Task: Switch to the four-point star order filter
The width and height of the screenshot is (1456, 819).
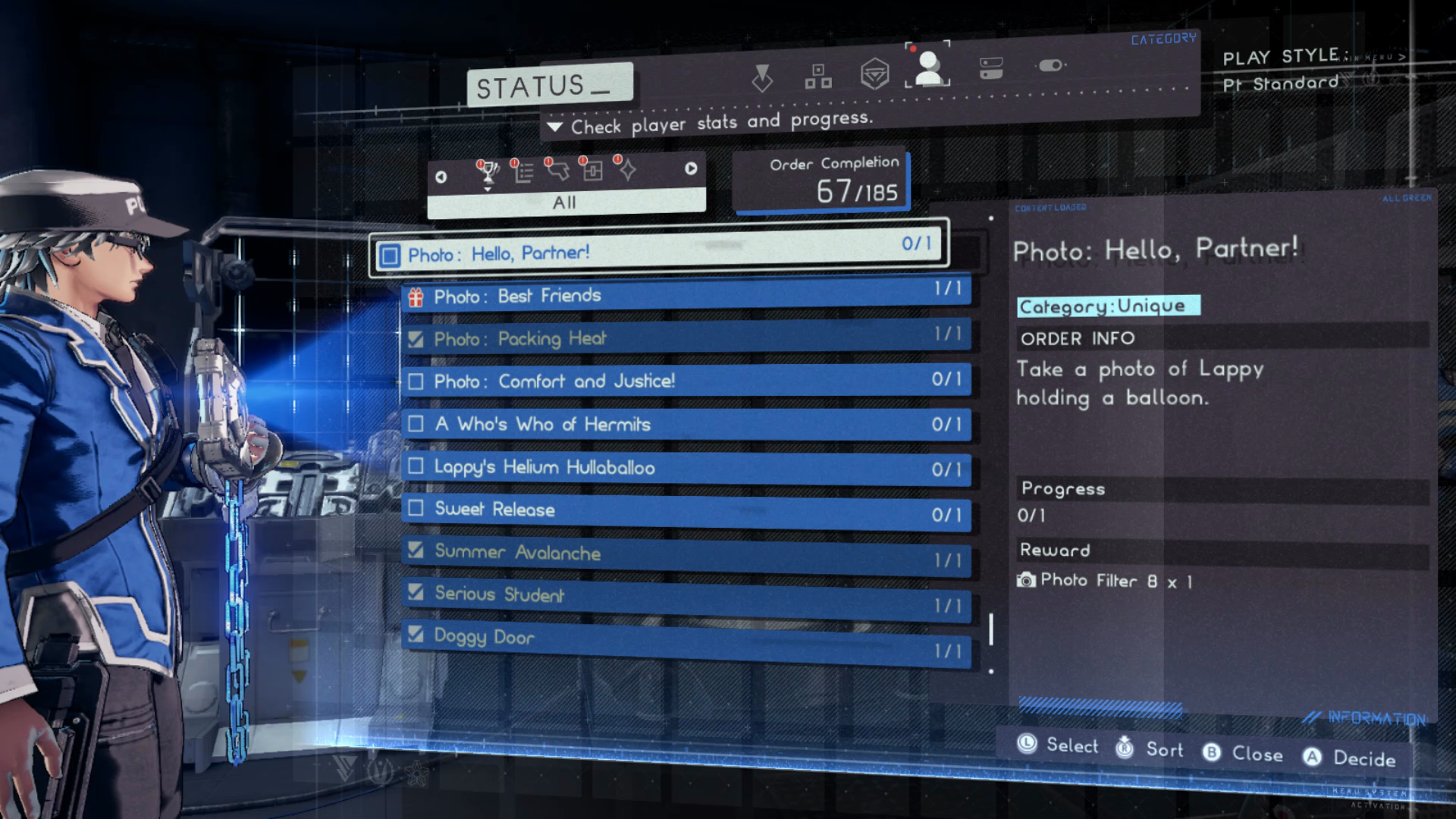Action: pos(627,171)
